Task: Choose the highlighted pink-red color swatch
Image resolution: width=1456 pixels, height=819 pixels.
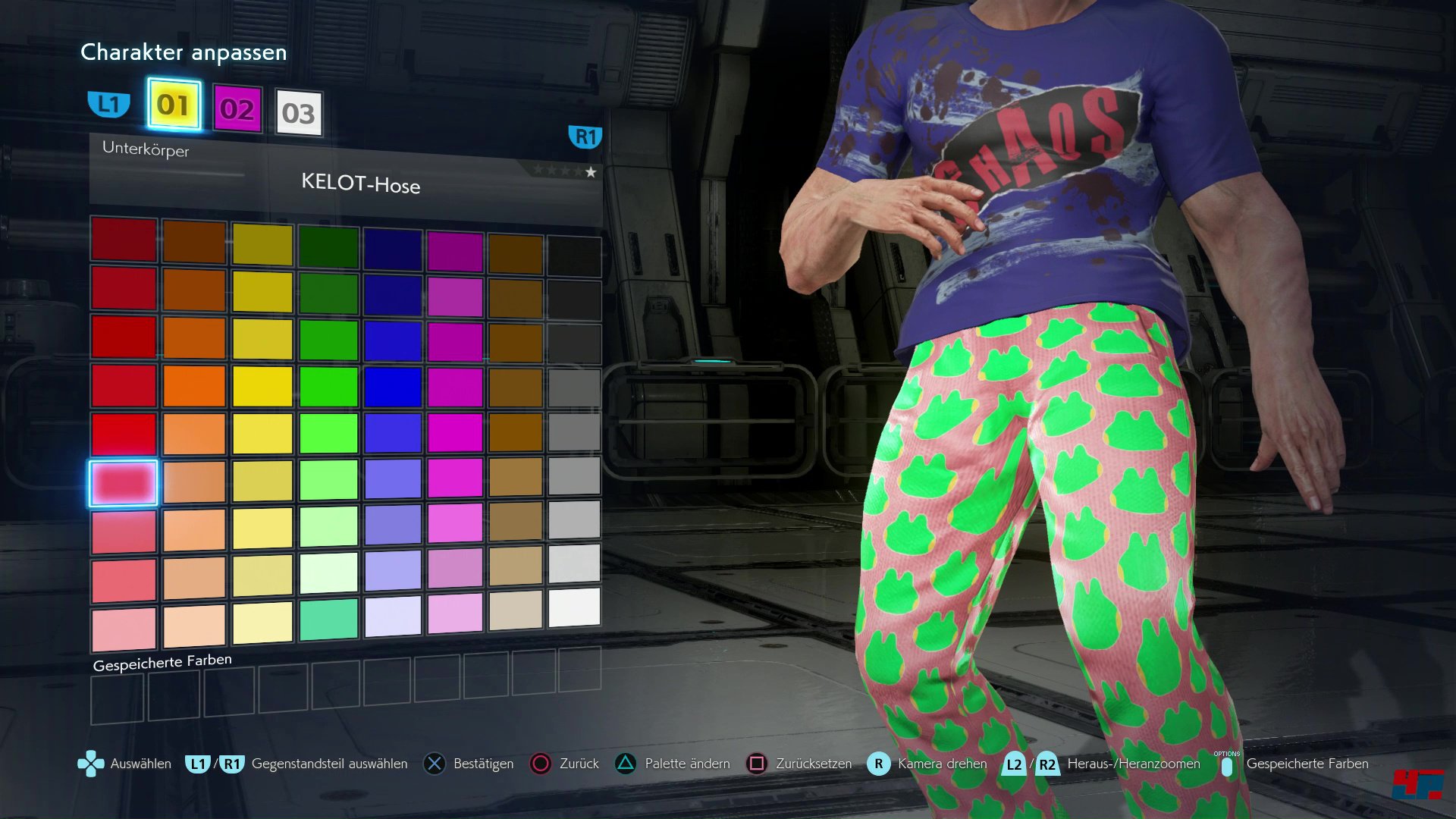Action: [124, 482]
